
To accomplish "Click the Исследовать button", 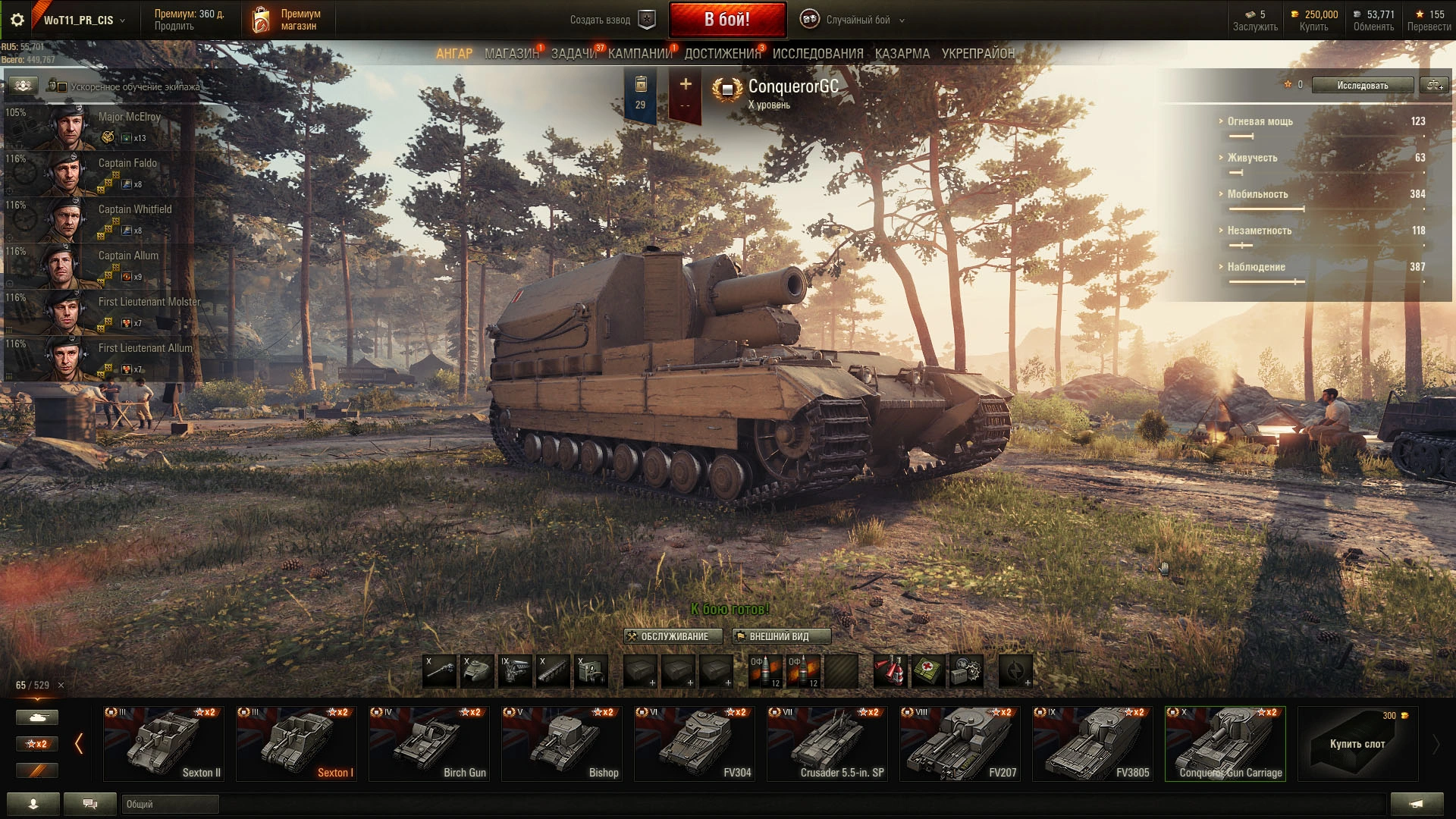I will coord(1362,86).
